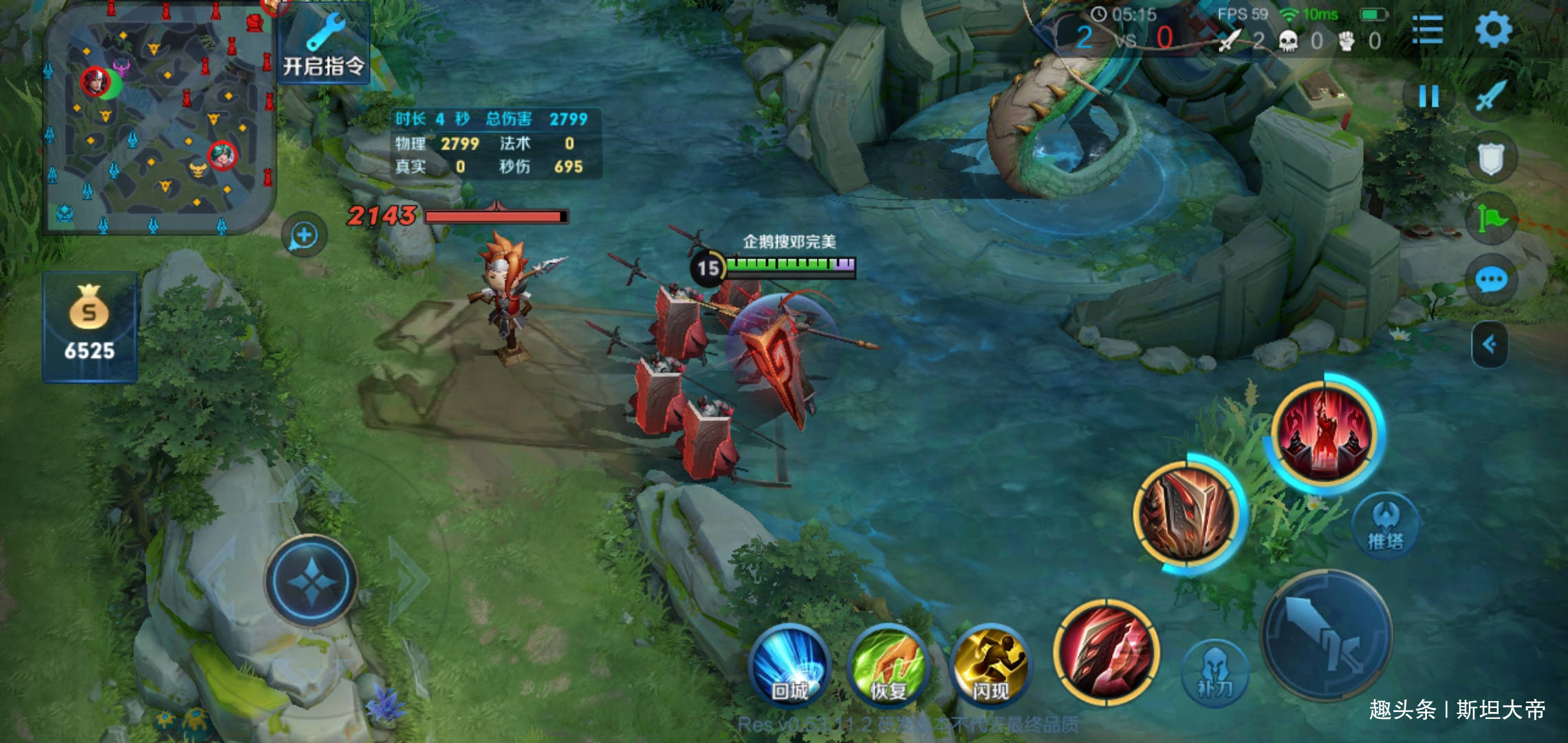
Task: Open the chat bubble button
Action: pyautogui.click(x=1490, y=280)
